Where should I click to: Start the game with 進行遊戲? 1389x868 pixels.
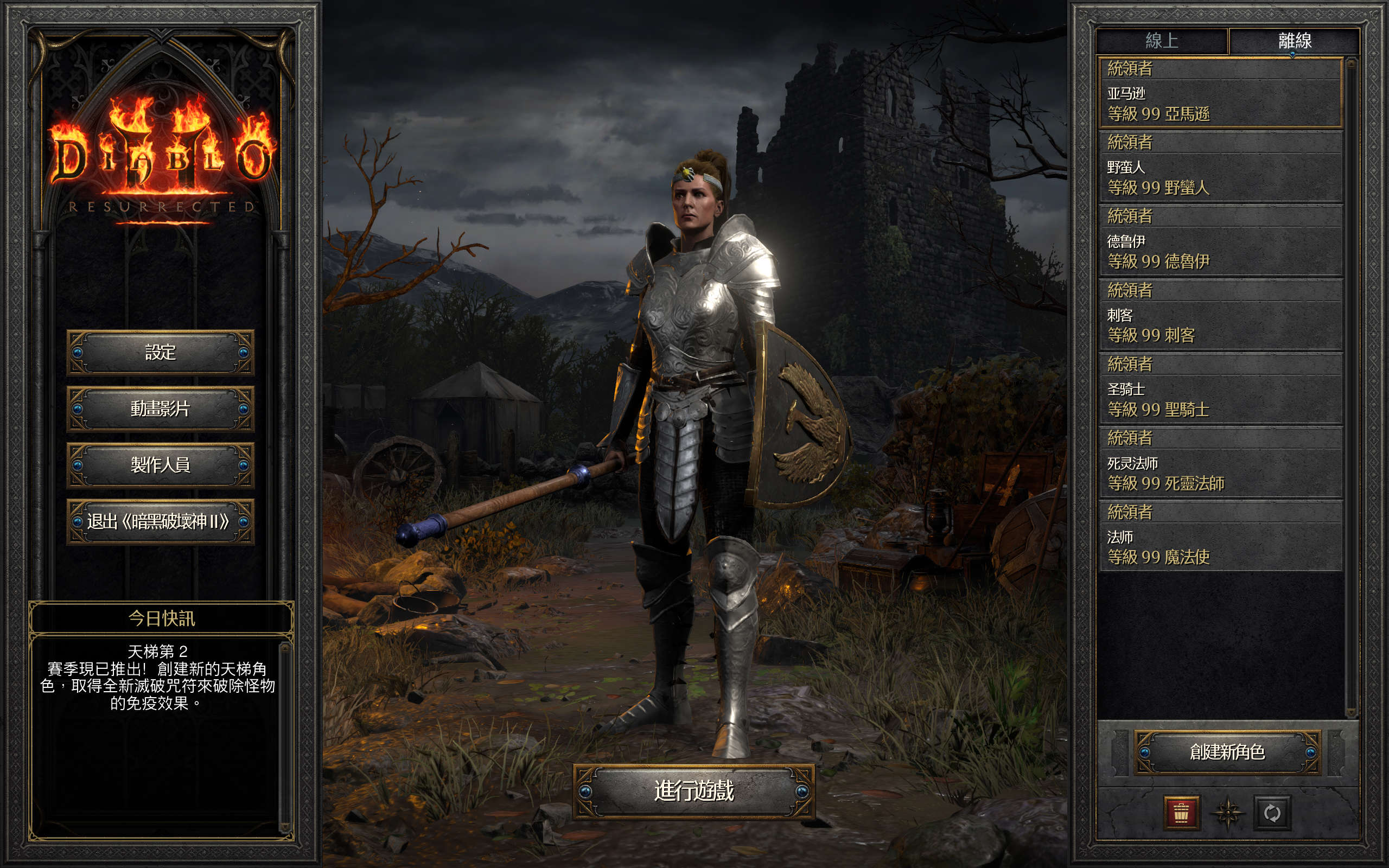(693, 791)
